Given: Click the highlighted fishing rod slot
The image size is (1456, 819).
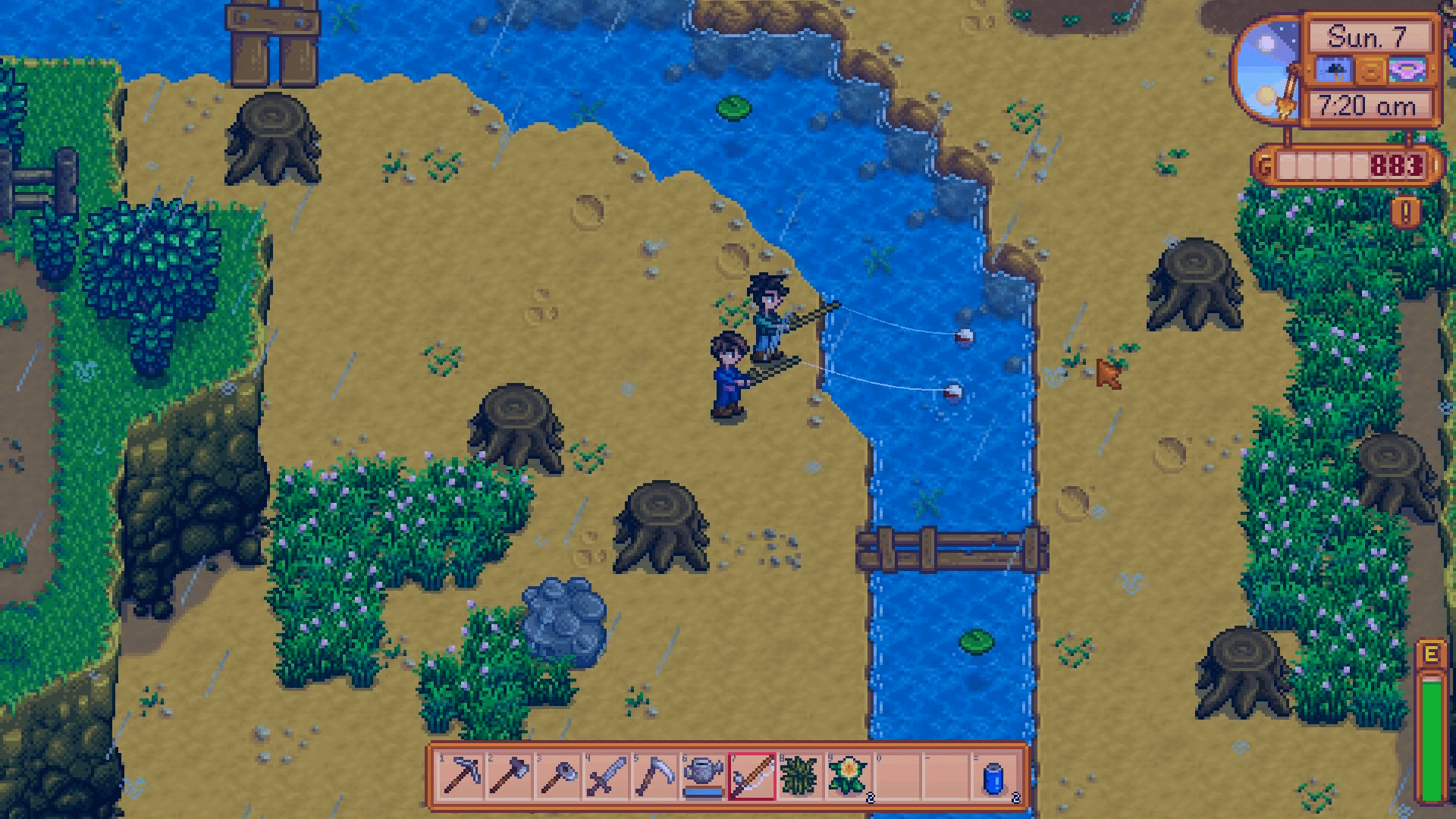Looking at the screenshot, I should [752, 776].
